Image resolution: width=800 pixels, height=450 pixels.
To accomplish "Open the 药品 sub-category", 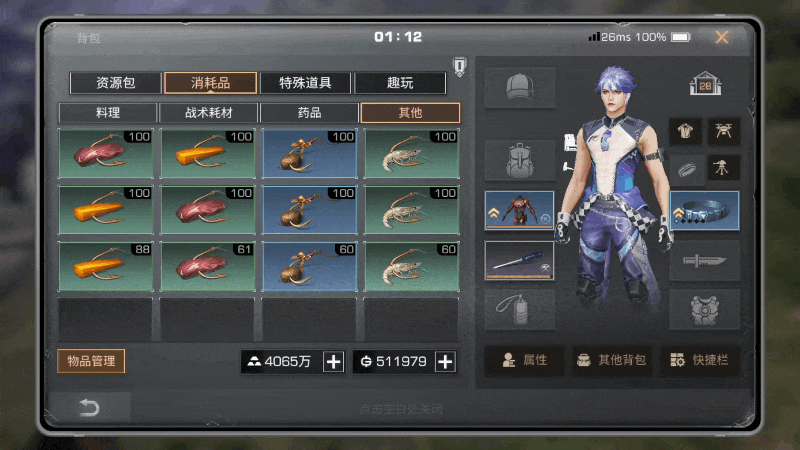I will pyautogui.click(x=309, y=113).
